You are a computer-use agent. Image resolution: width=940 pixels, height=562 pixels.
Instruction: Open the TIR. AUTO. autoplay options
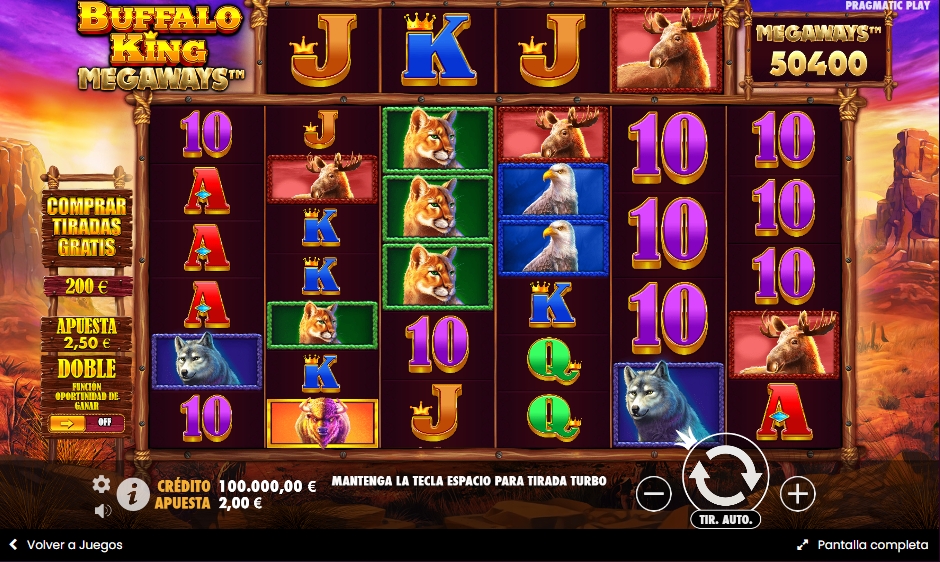(x=725, y=520)
